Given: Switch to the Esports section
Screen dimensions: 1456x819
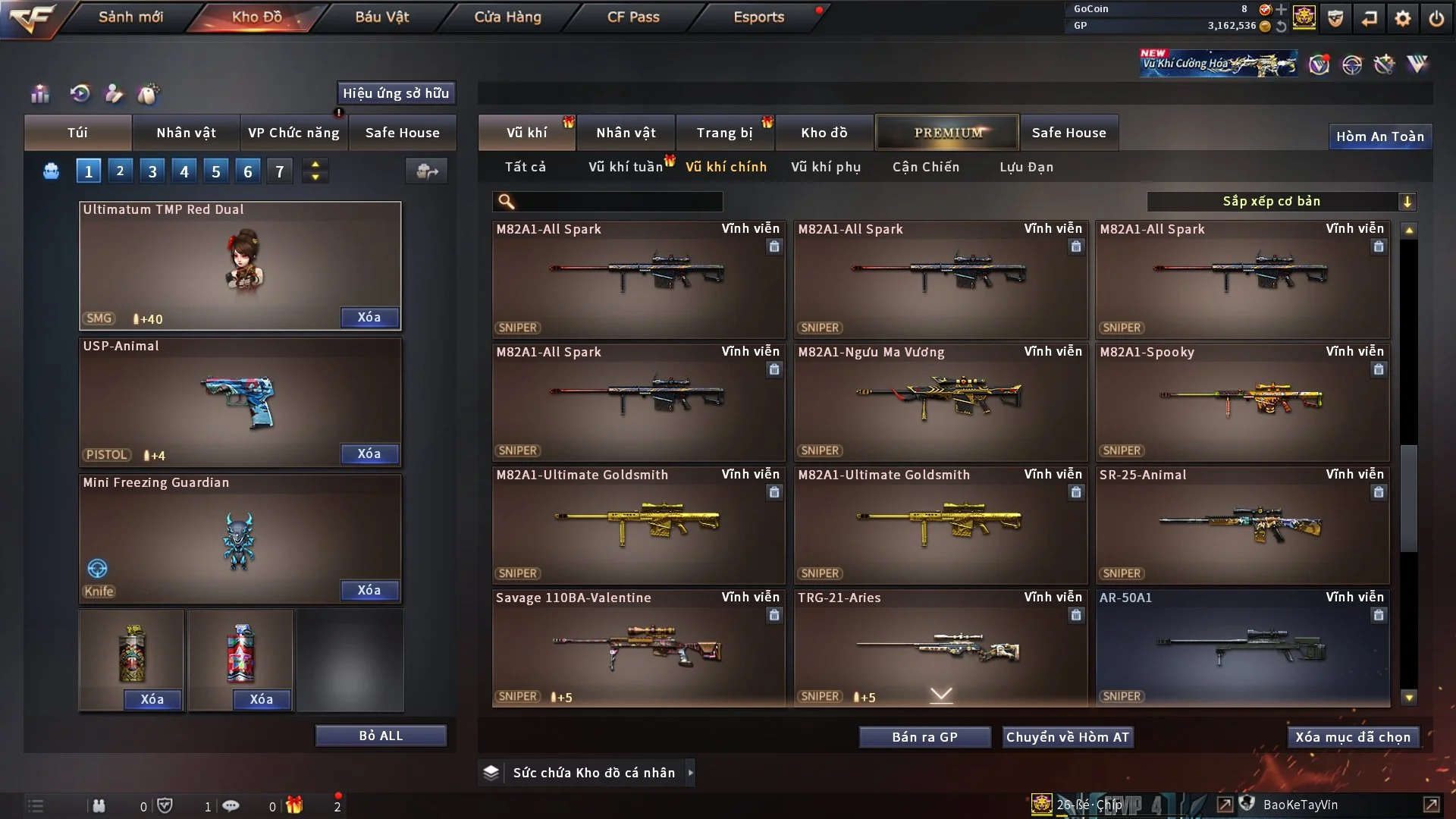Looking at the screenshot, I should (x=758, y=17).
